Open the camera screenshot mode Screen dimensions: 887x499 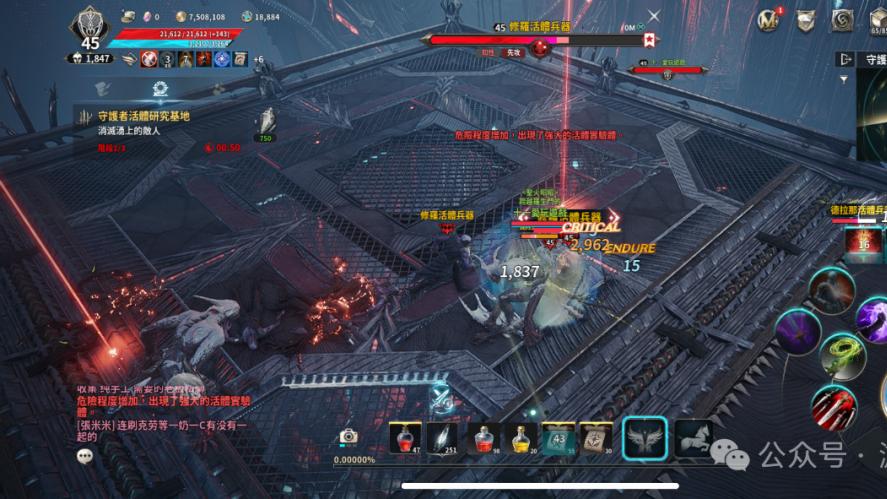click(348, 437)
